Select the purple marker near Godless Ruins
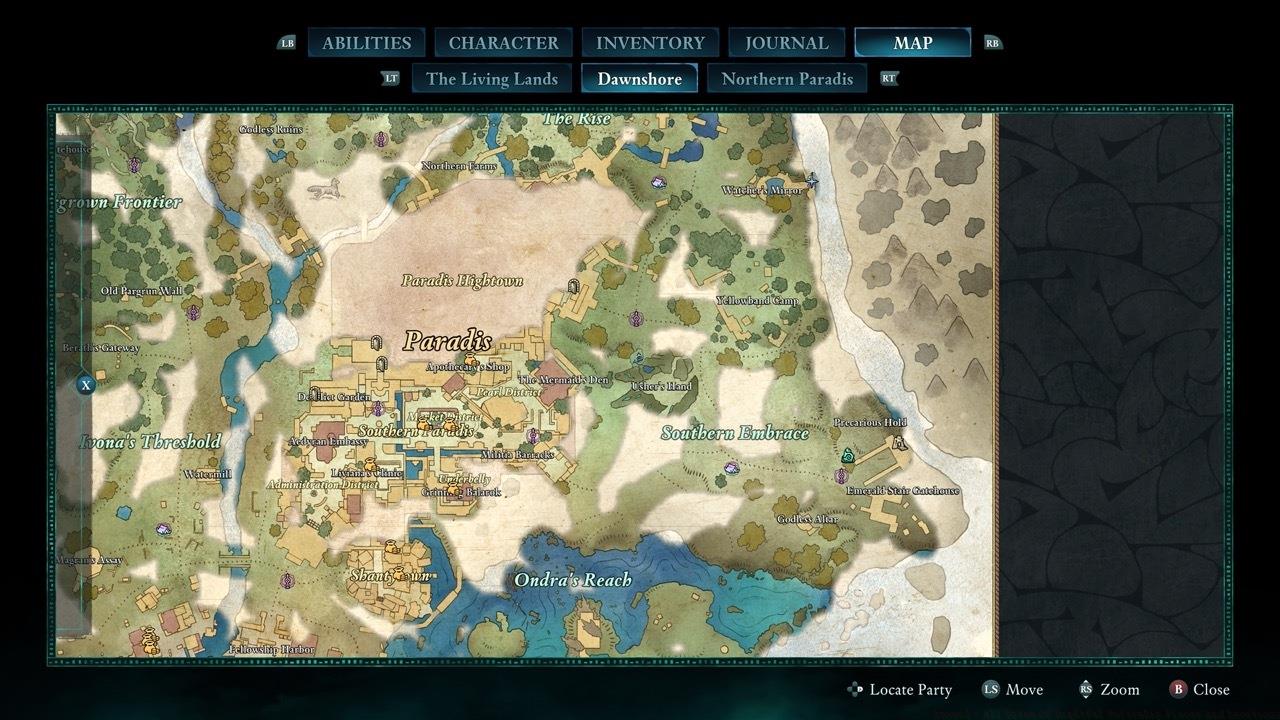Viewport: 1280px width, 720px height. point(380,139)
